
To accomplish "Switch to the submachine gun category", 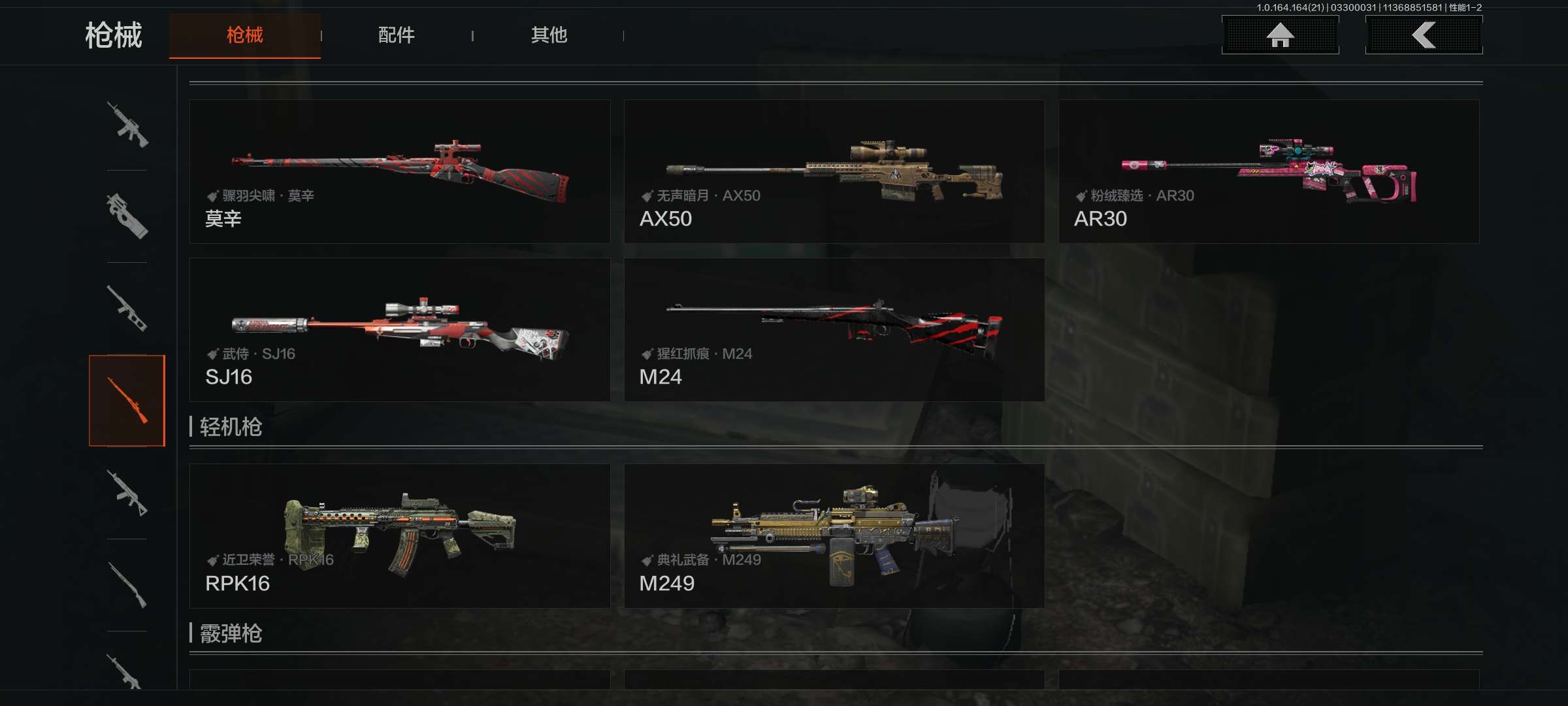I will click(x=127, y=216).
